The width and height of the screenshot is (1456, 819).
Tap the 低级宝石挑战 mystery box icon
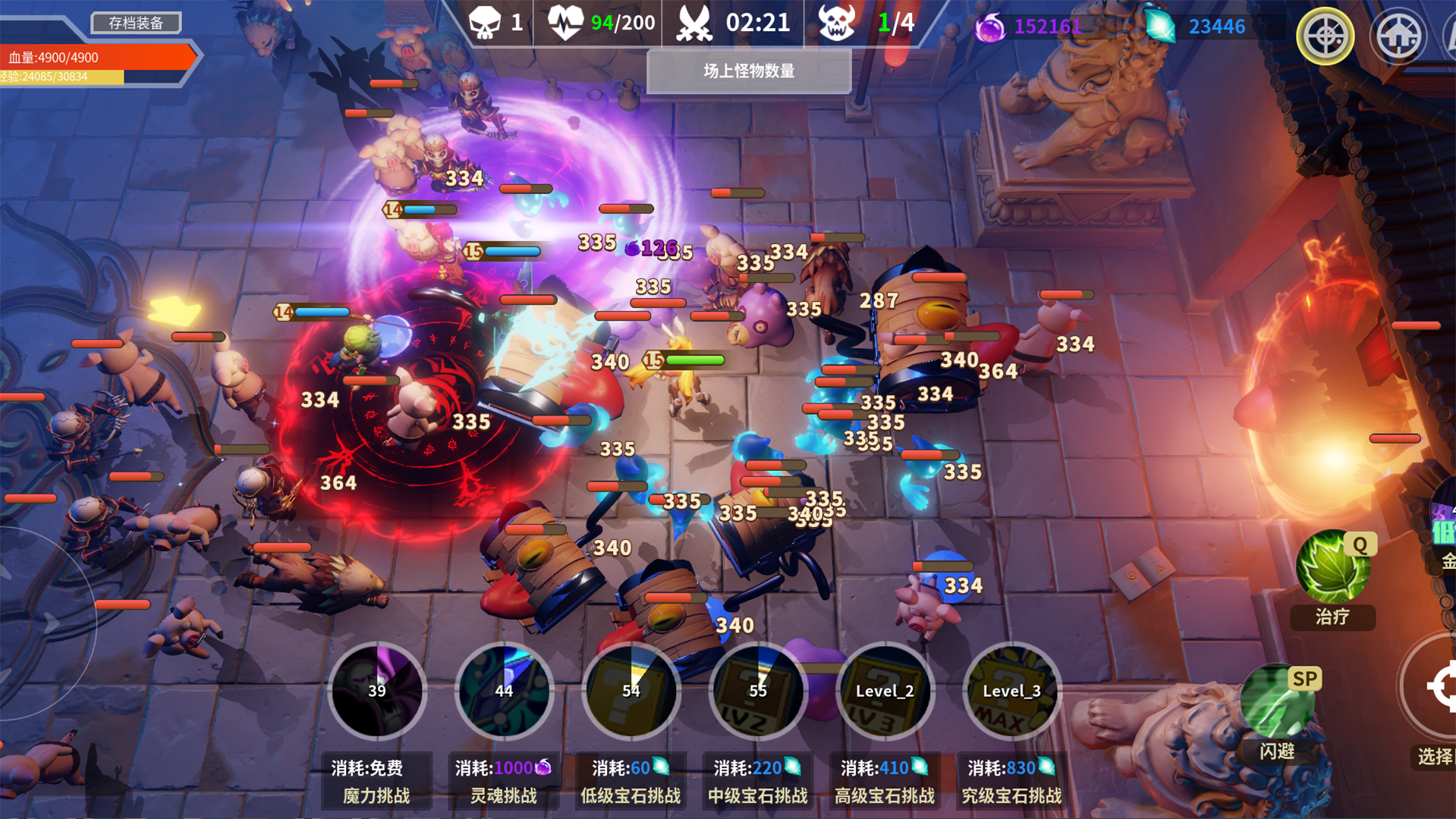631,692
